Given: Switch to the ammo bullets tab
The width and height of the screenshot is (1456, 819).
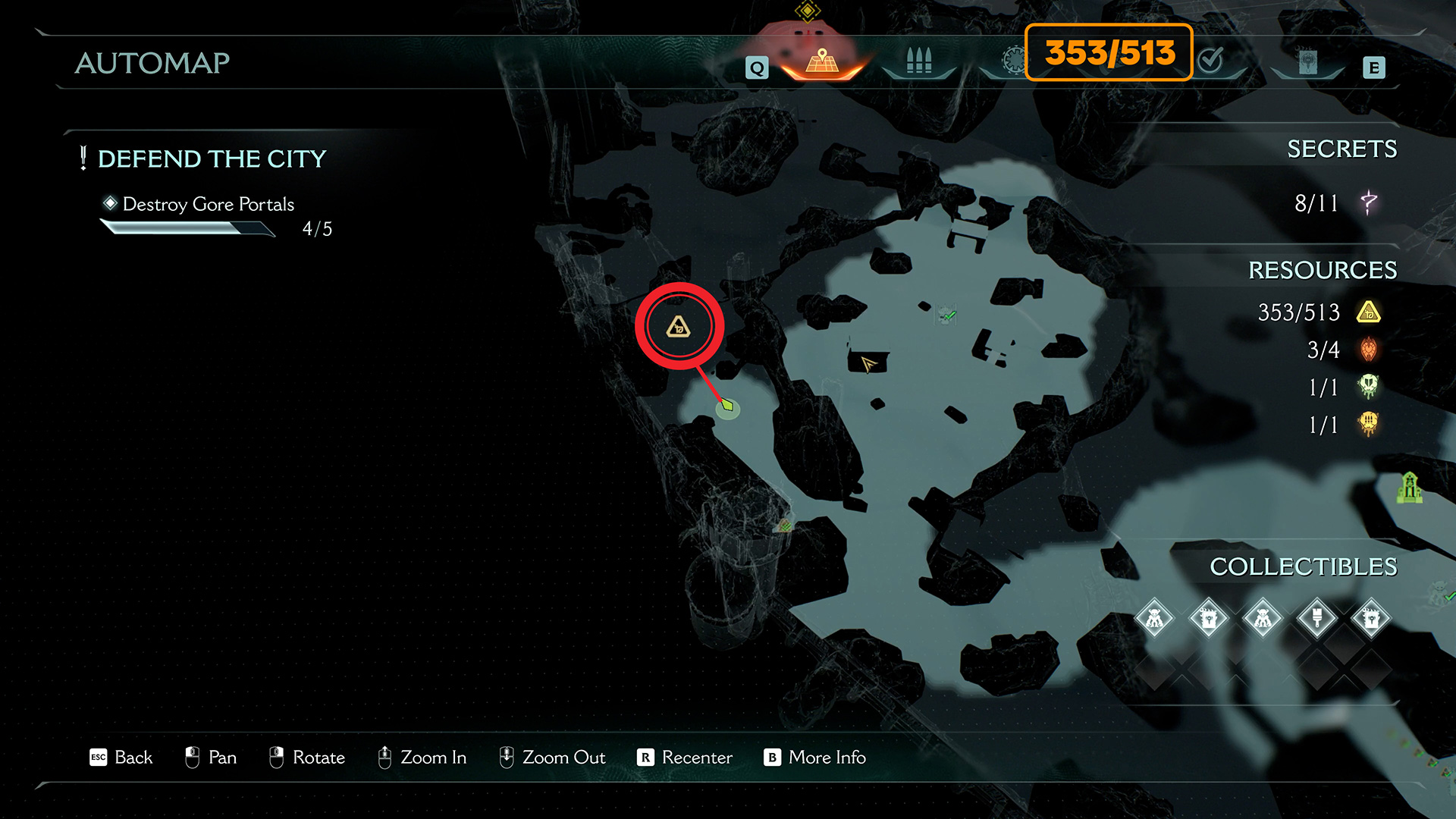Looking at the screenshot, I should (x=918, y=61).
